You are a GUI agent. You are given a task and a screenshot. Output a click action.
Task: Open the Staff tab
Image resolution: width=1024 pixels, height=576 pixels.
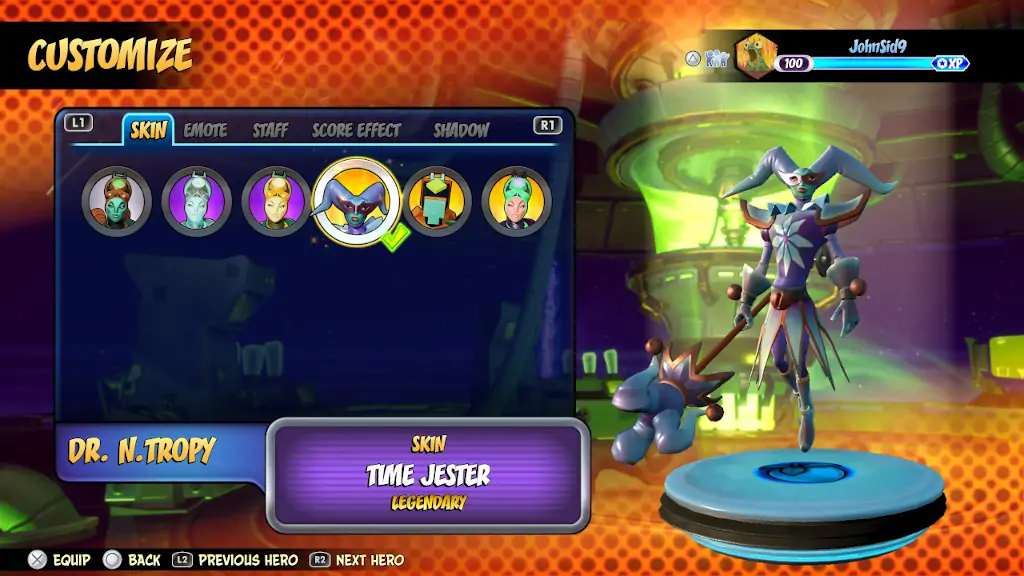point(270,130)
